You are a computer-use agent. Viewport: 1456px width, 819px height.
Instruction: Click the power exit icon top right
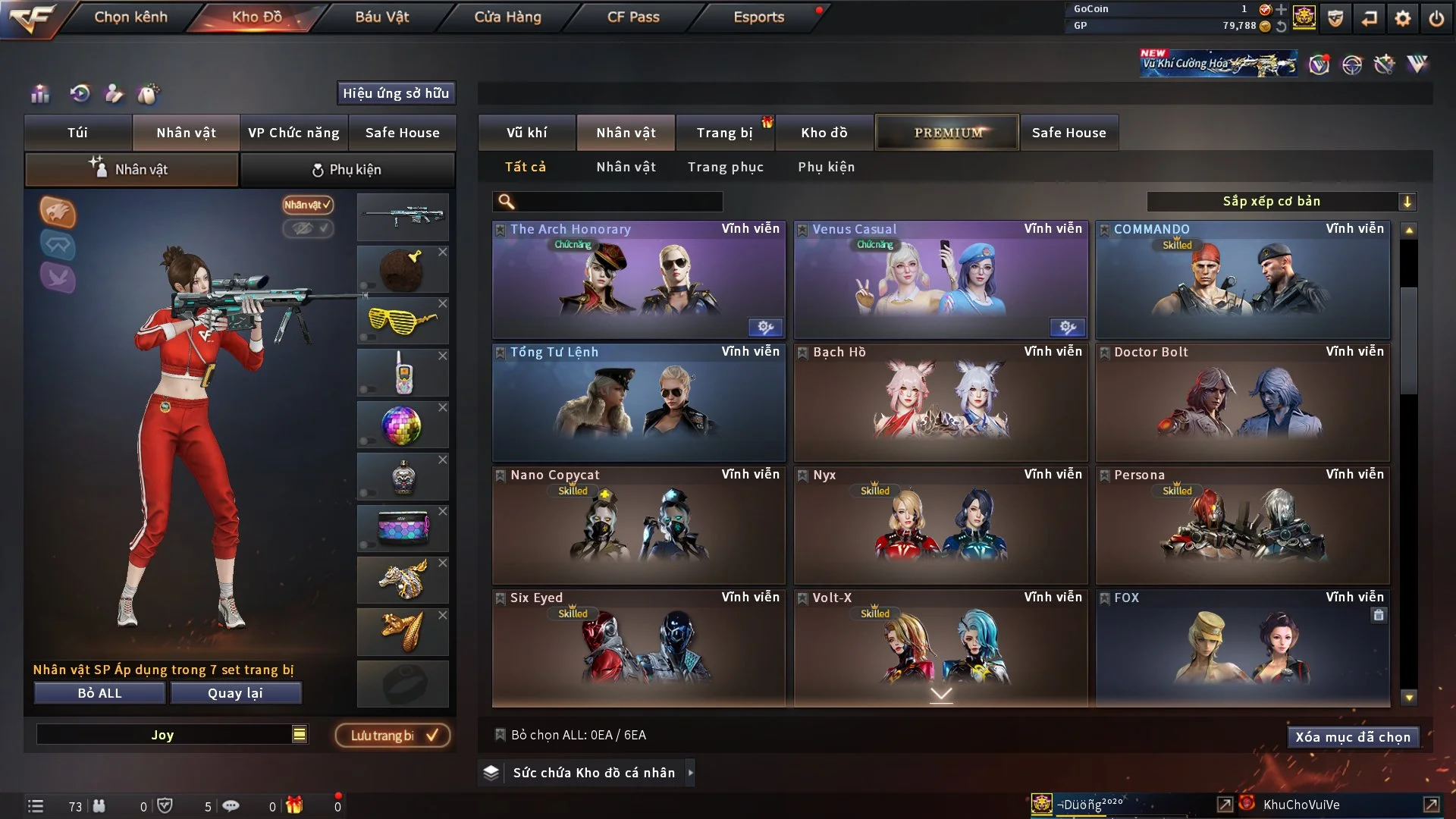pos(1437,17)
